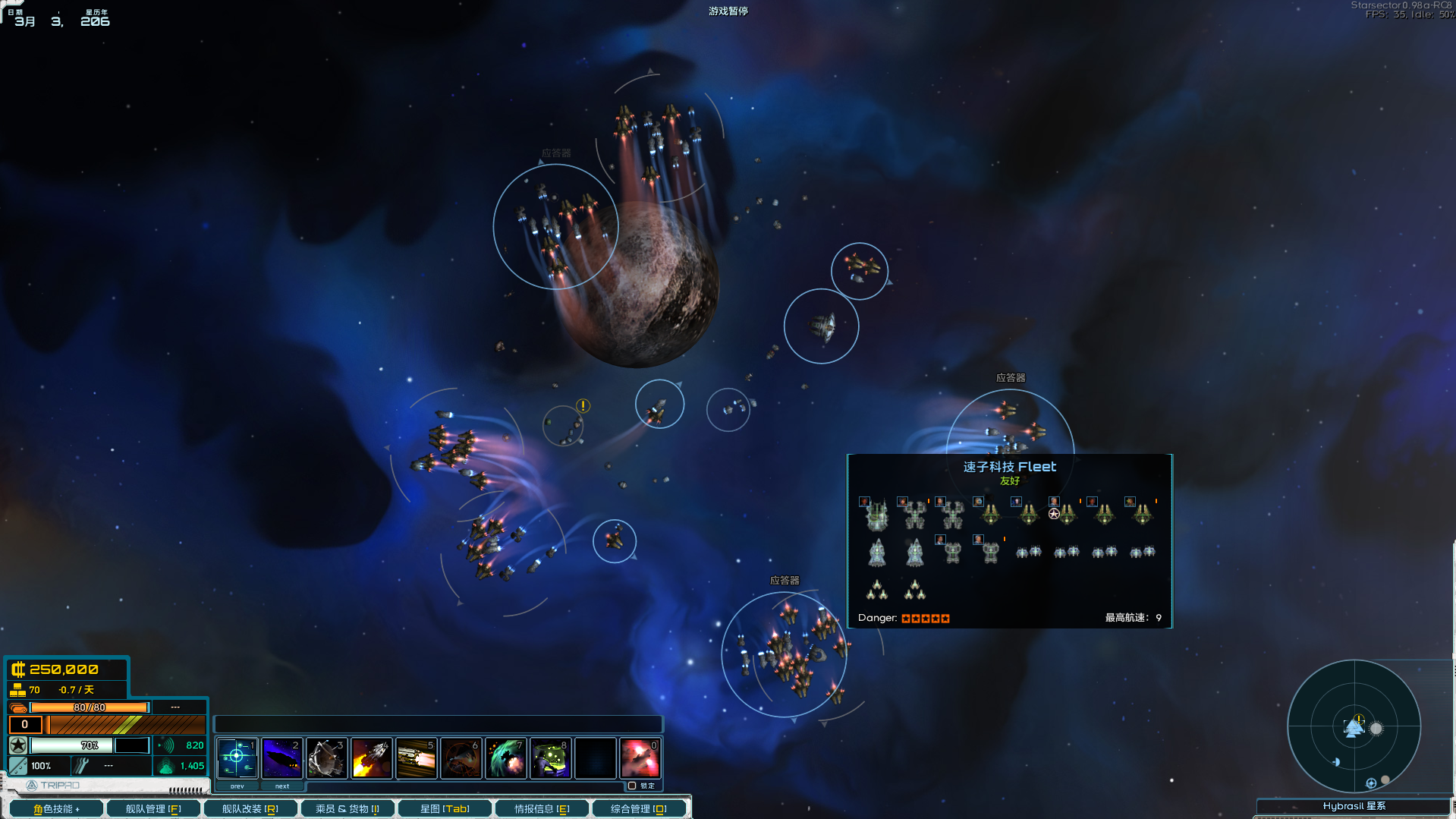Open 综合管理 command management
1456x819 pixels.
[x=638, y=808]
